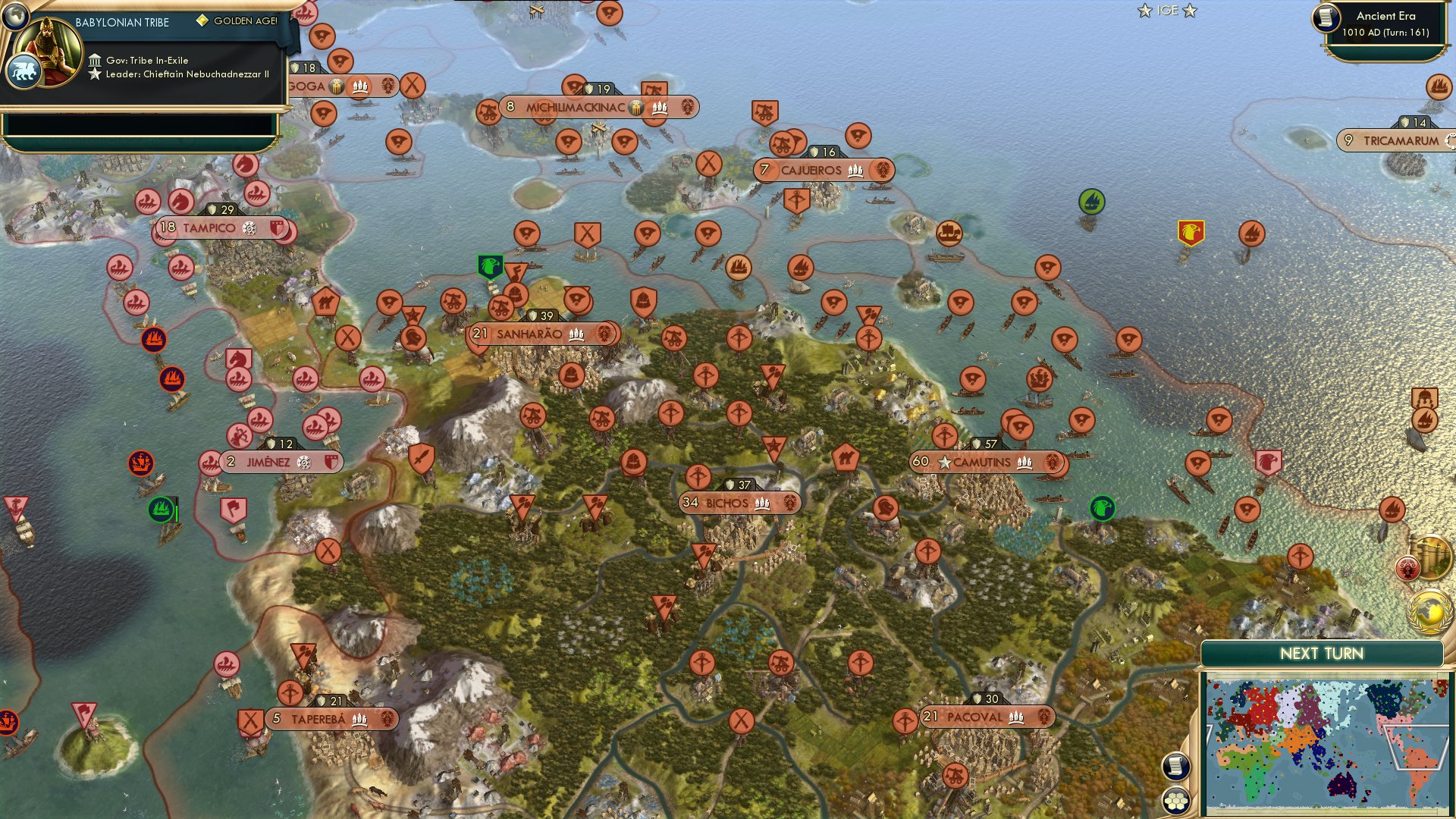Select the green eagle unit flag near Sanharão

[489, 267]
